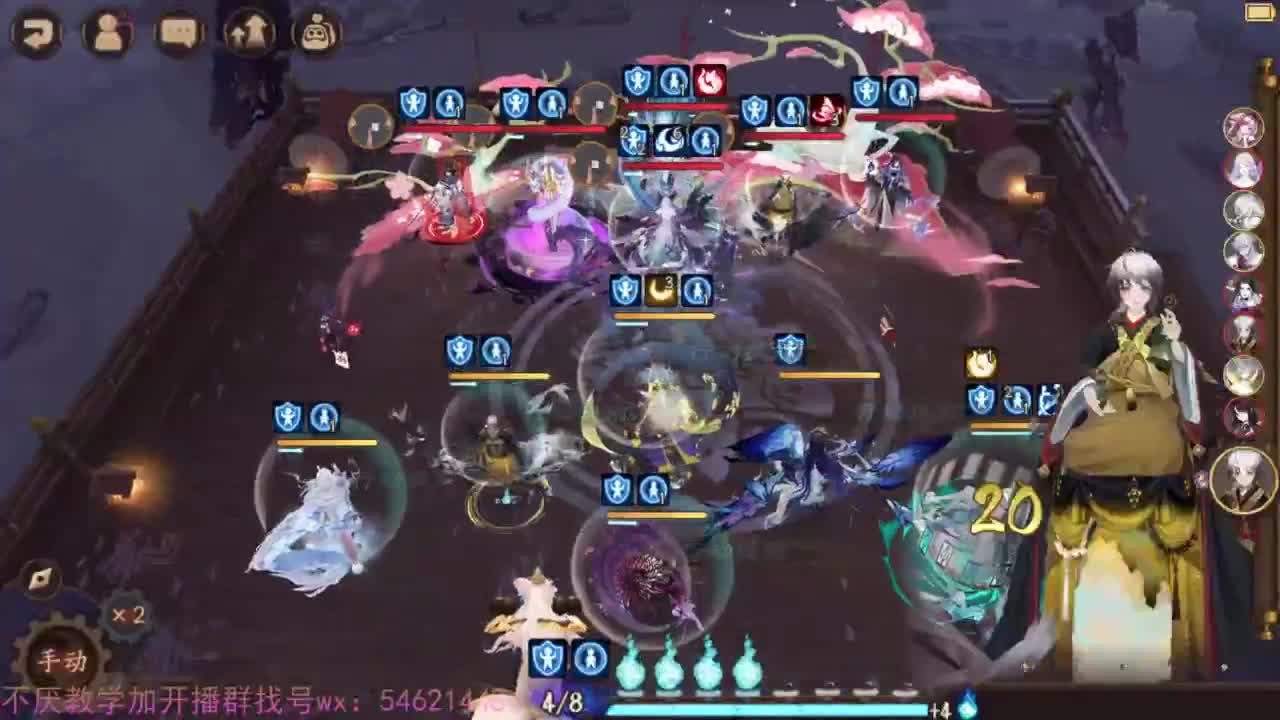
Task: Click the back arrow to exit battle
Action: click(x=38, y=32)
